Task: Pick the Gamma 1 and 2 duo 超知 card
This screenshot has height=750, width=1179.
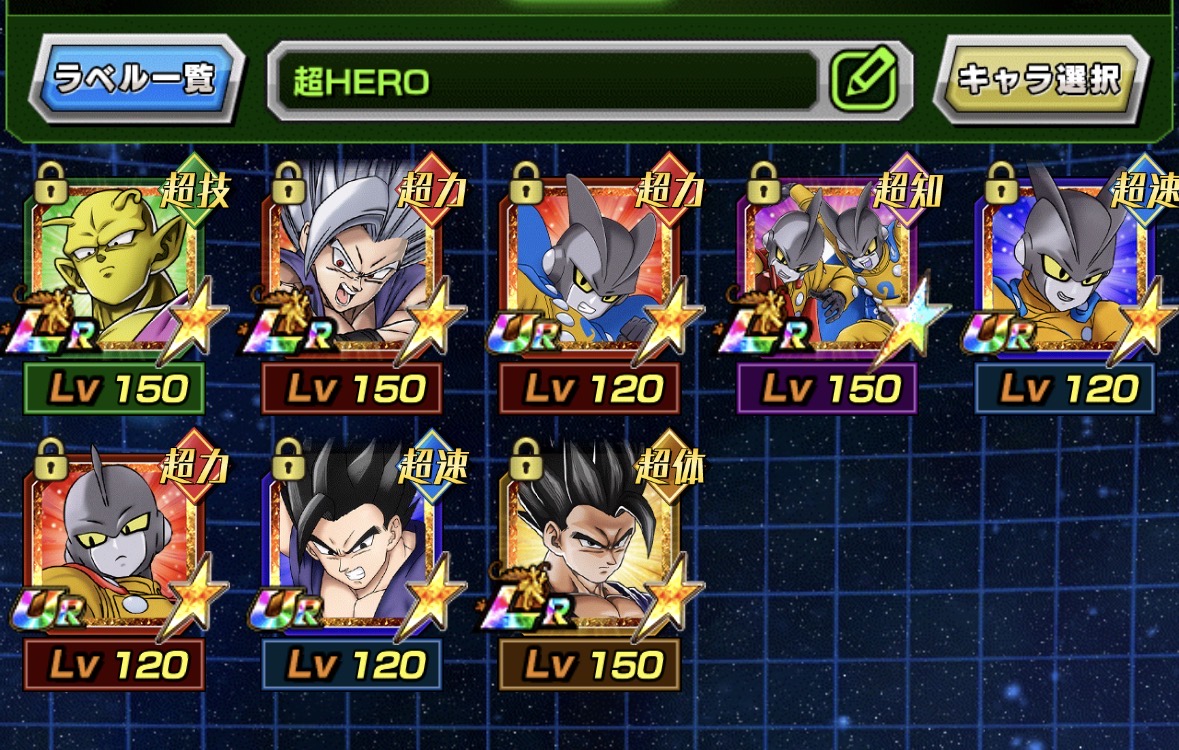Action: point(828,270)
